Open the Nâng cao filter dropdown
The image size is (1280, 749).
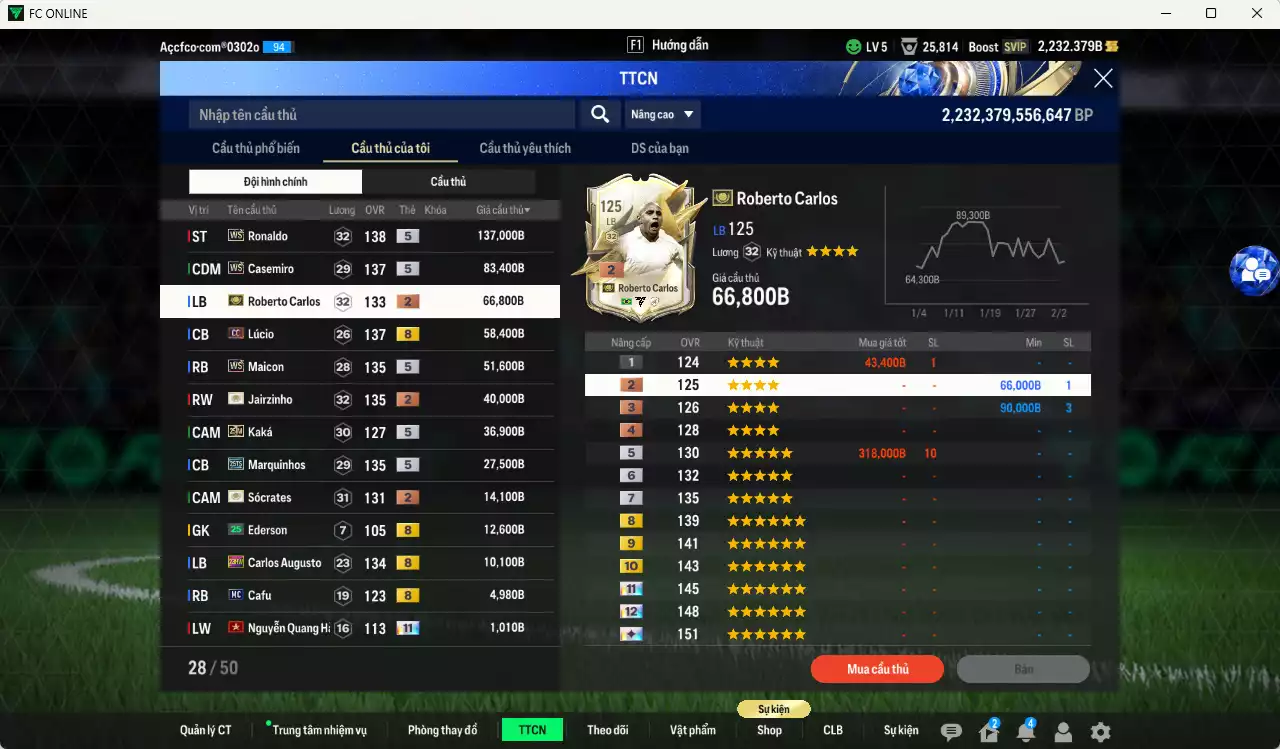pyautogui.click(x=662, y=114)
